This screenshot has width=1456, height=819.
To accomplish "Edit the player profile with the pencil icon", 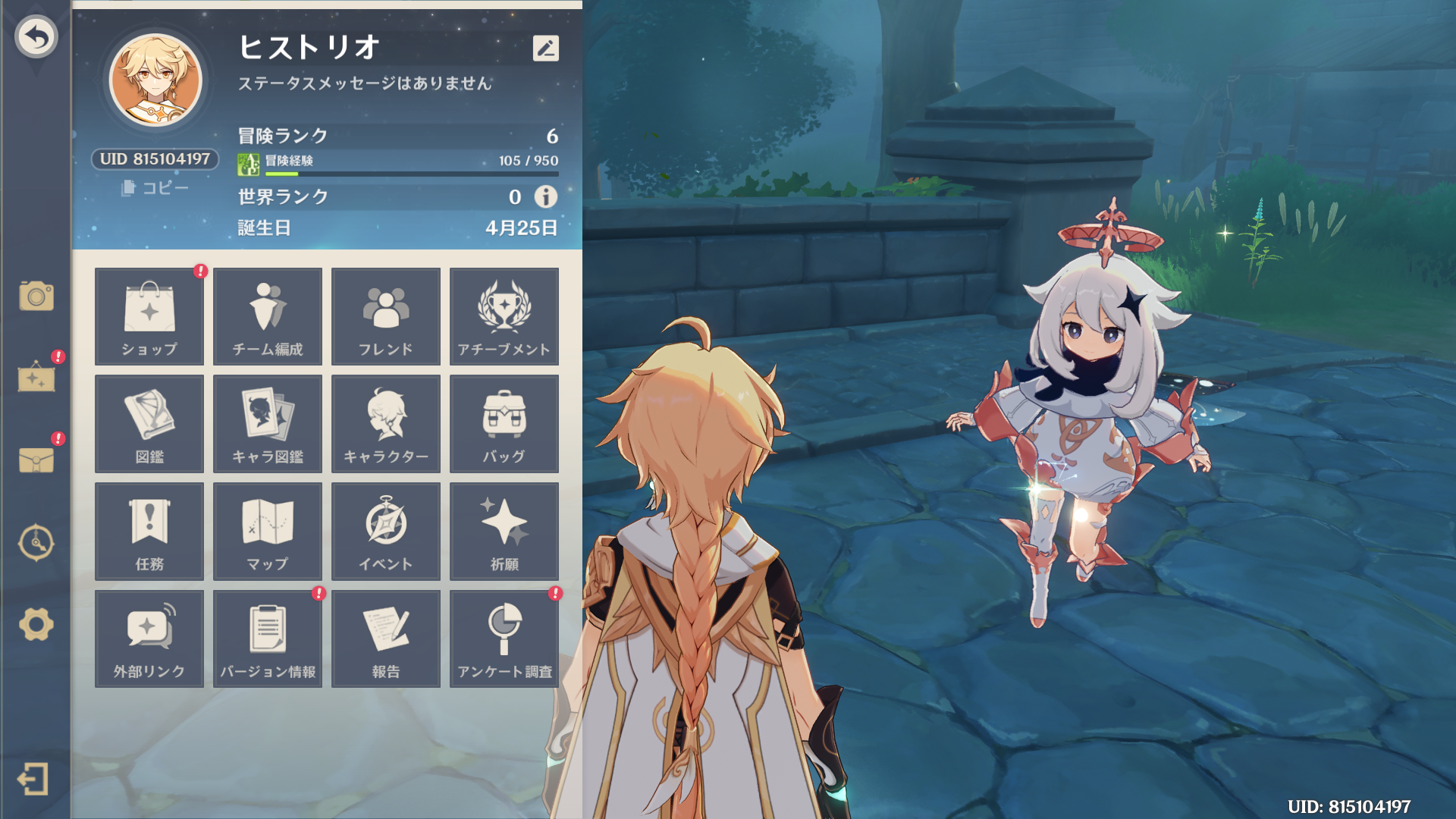I will coord(545,49).
